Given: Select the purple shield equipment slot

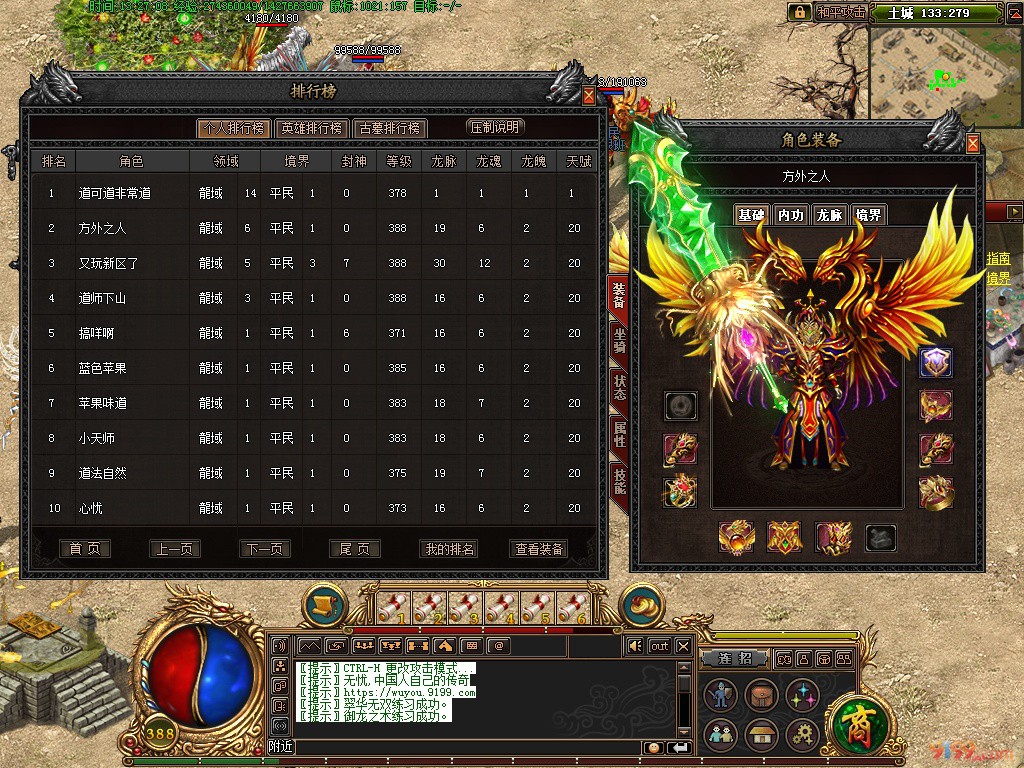Looking at the screenshot, I should (936, 362).
